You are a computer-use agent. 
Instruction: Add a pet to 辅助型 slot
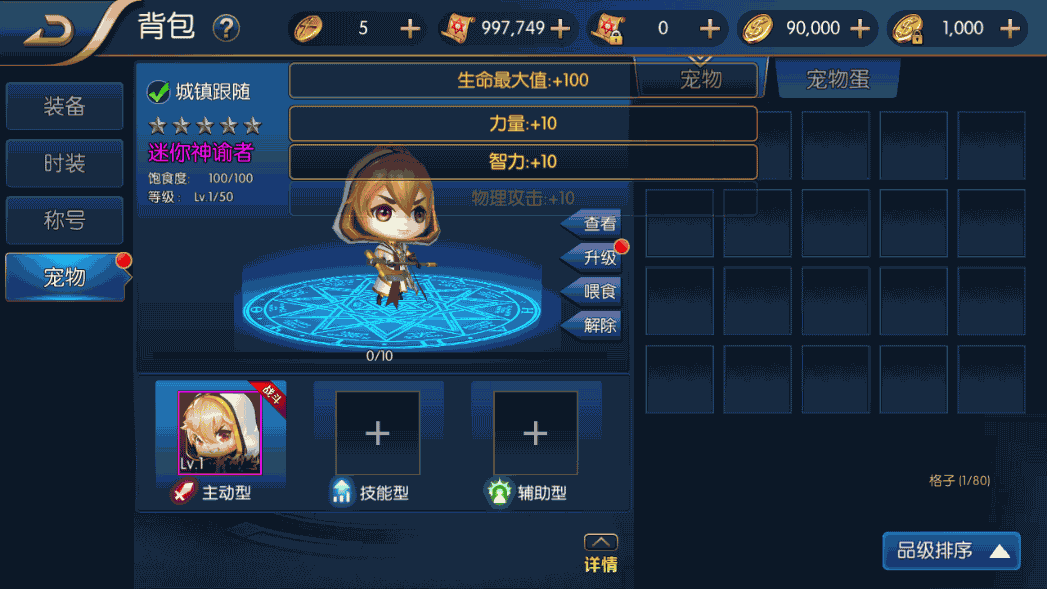click(x=535, y=433)
